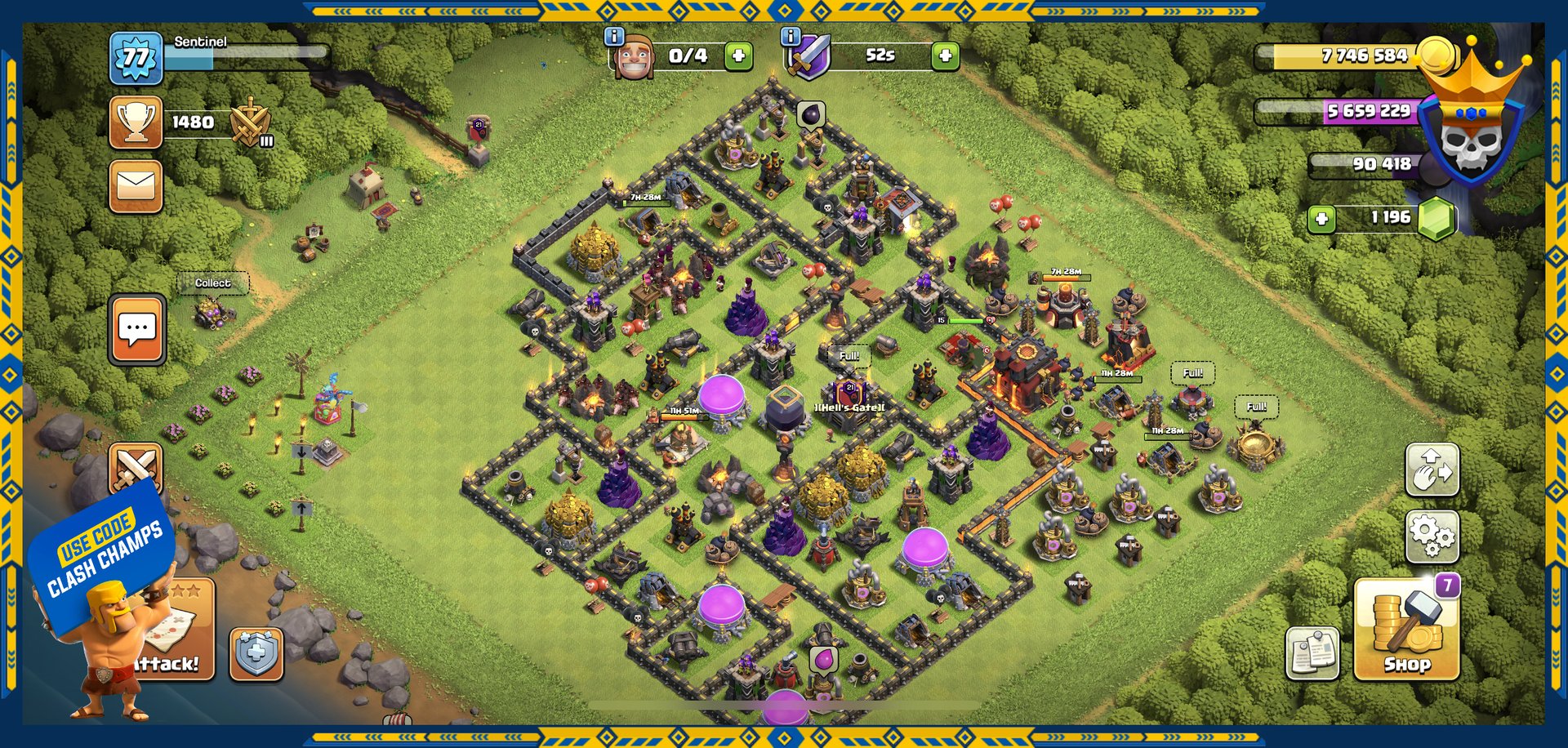This screenshot has height=748, width=1568.
Task: Open the Shop menu
Action: point(1406,630)
